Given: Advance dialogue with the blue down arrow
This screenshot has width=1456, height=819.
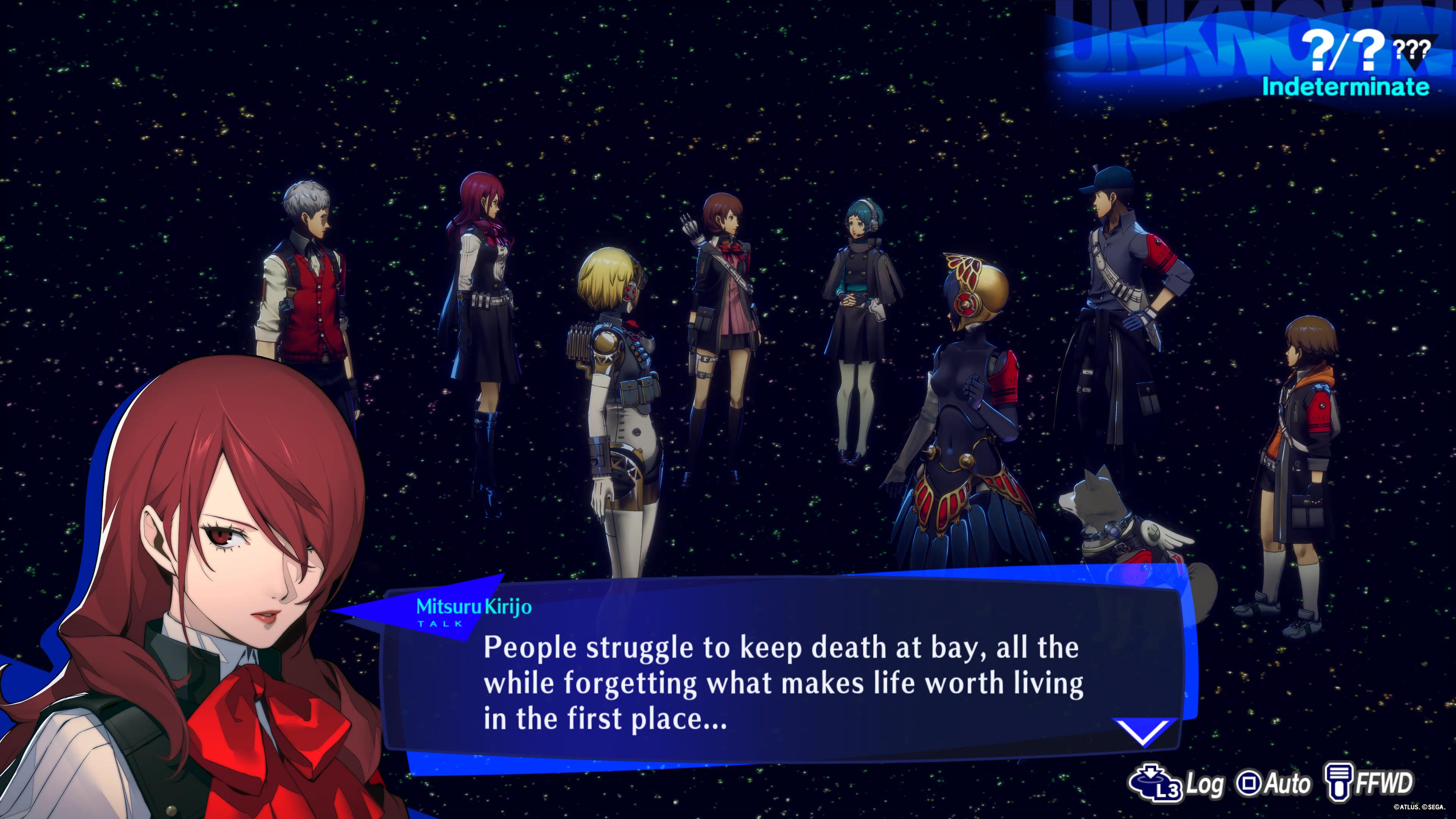Looking at the screenshot, I should [x=1145, y=731].
